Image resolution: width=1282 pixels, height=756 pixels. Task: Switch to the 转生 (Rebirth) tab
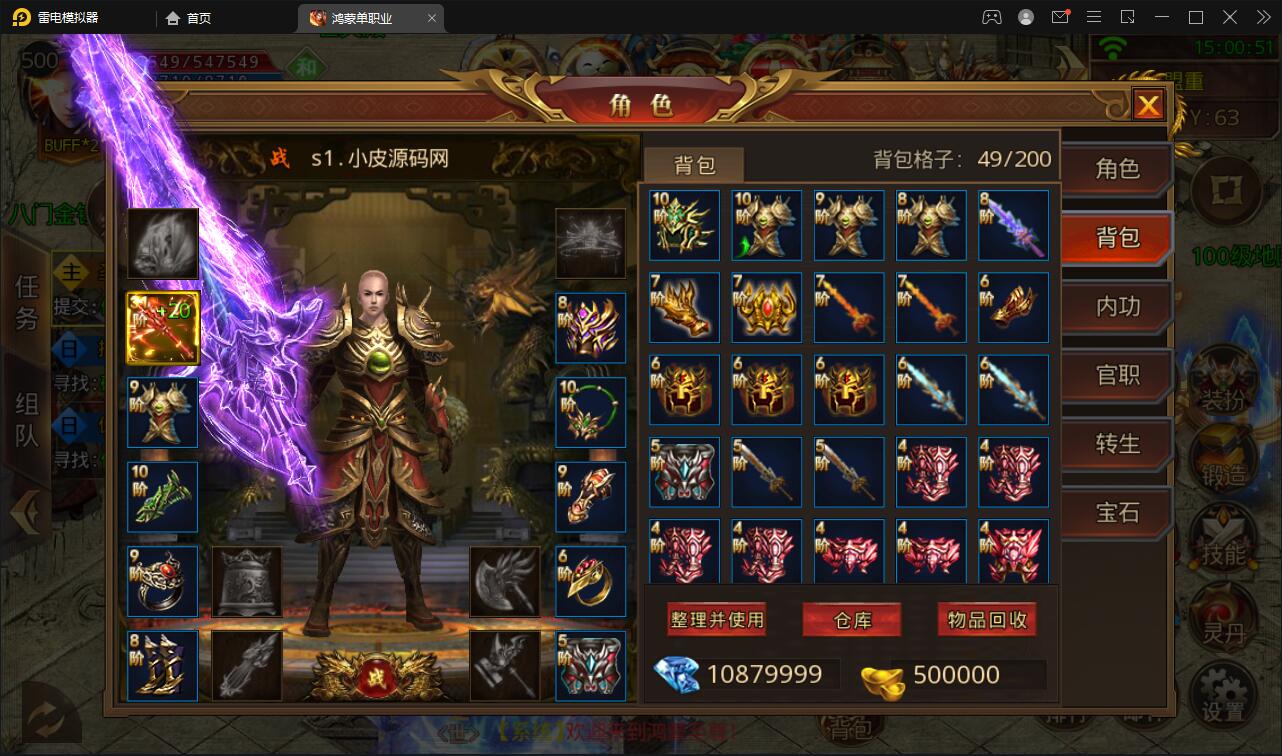pyautogui.click(x=1117, y=445)
